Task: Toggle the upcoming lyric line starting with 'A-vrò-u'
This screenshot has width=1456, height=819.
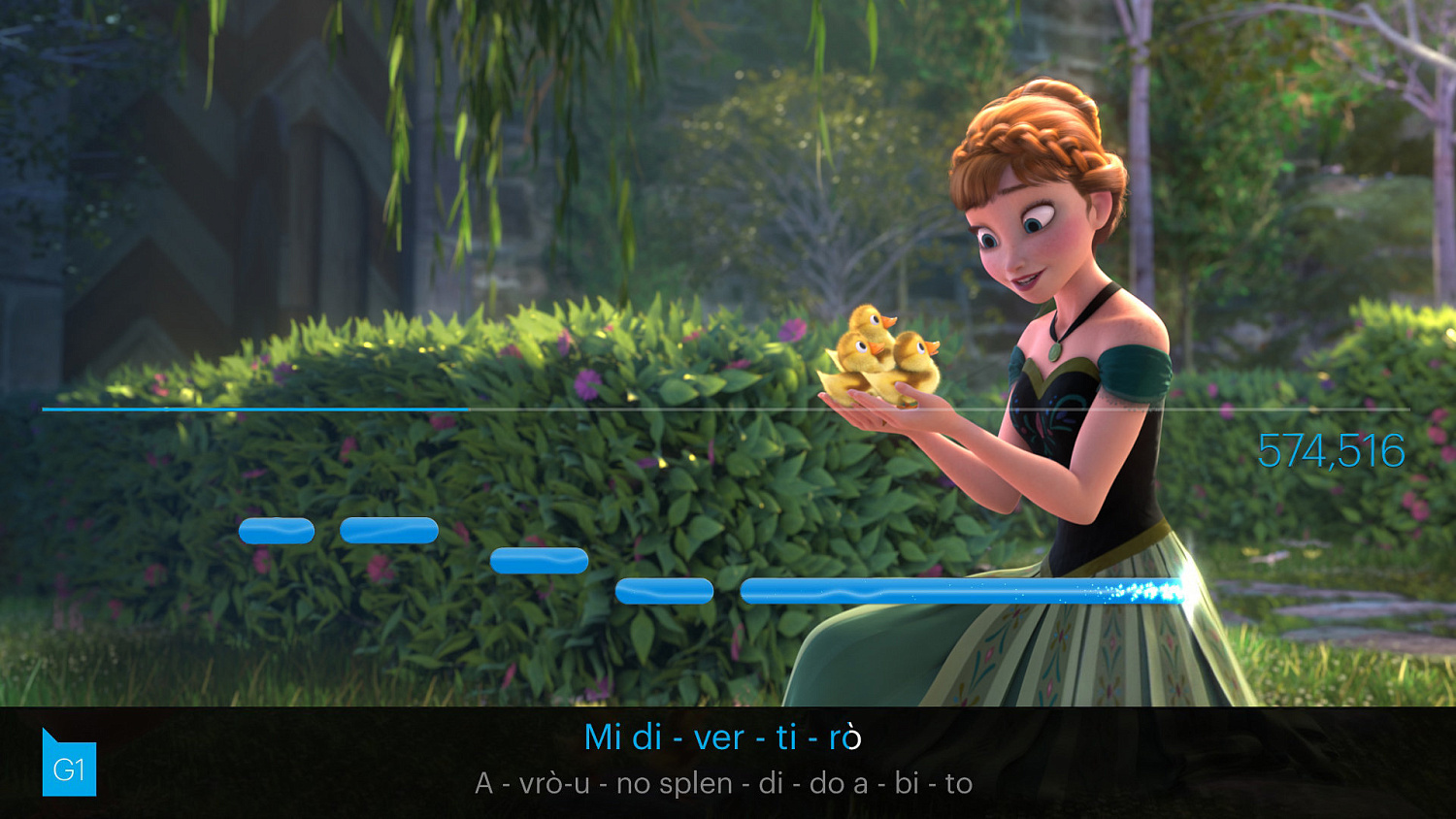Action: (x=723, y=781)
